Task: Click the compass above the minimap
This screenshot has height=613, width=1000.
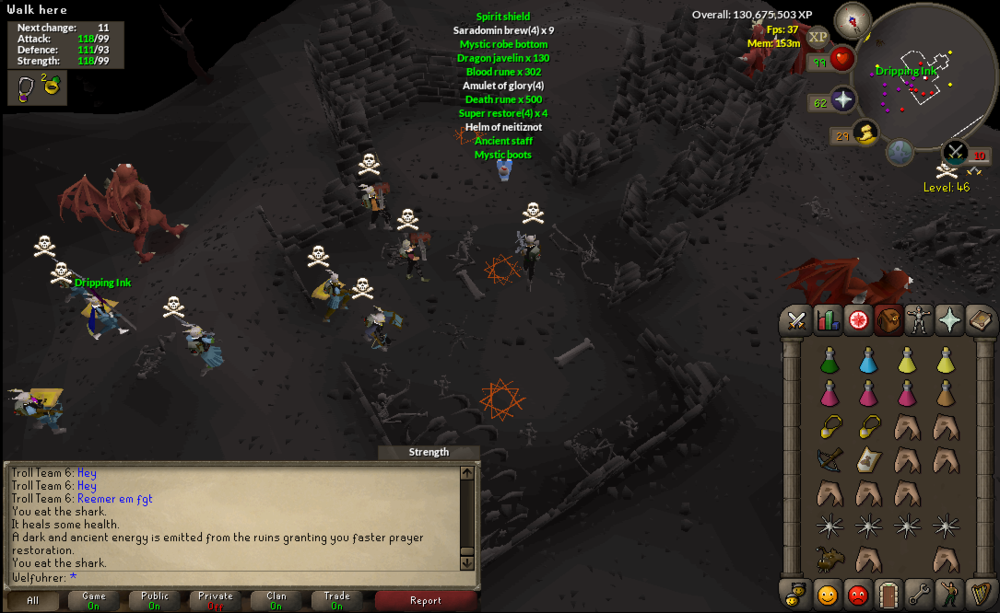Action: (x=852, y=18)
